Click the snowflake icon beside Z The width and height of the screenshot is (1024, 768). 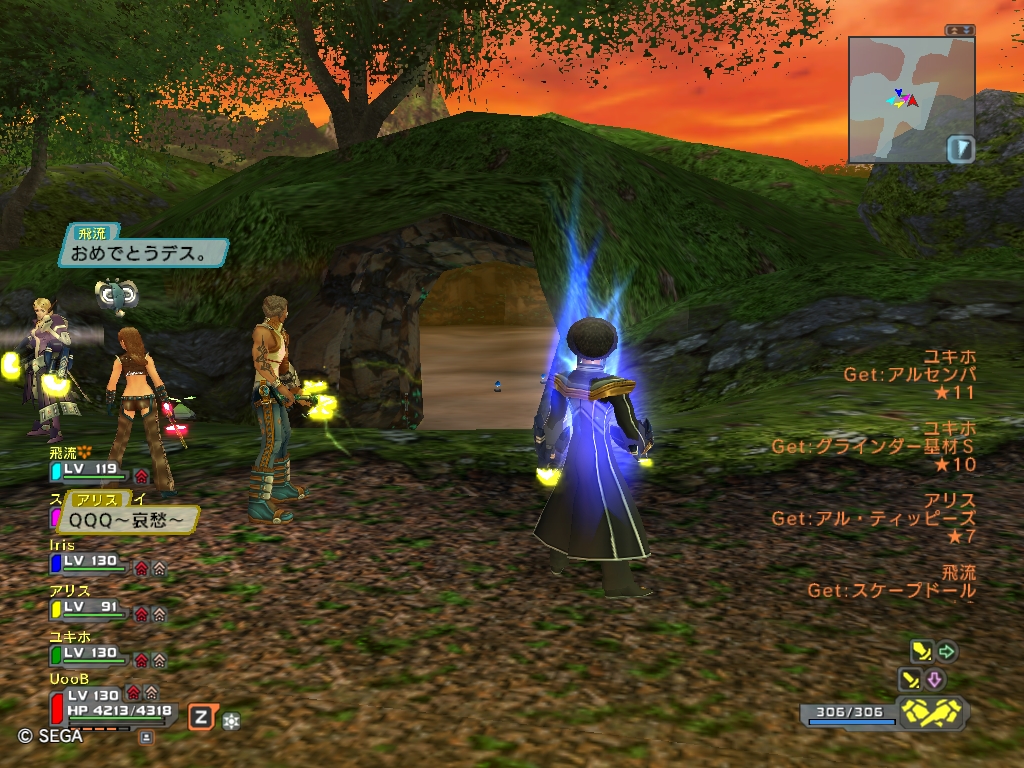(231, 719)
